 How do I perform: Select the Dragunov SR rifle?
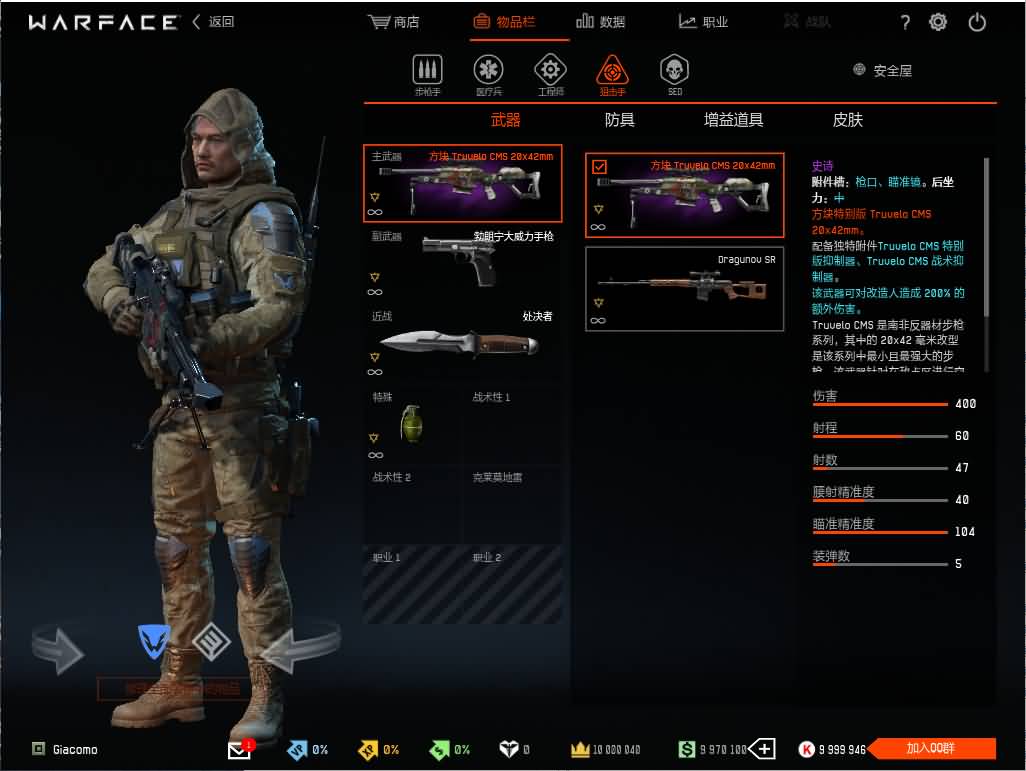click(684, 289)
